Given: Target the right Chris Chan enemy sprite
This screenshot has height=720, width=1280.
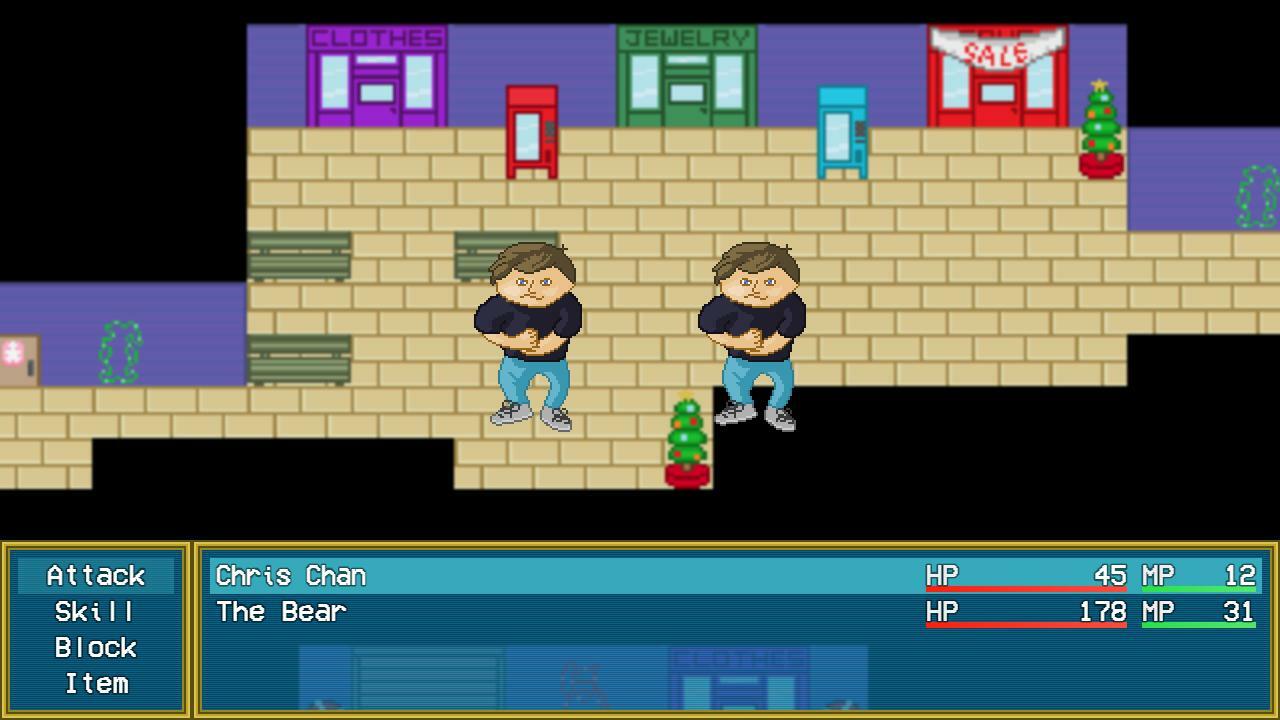Looking at the screenshot, I should point(755,330).
